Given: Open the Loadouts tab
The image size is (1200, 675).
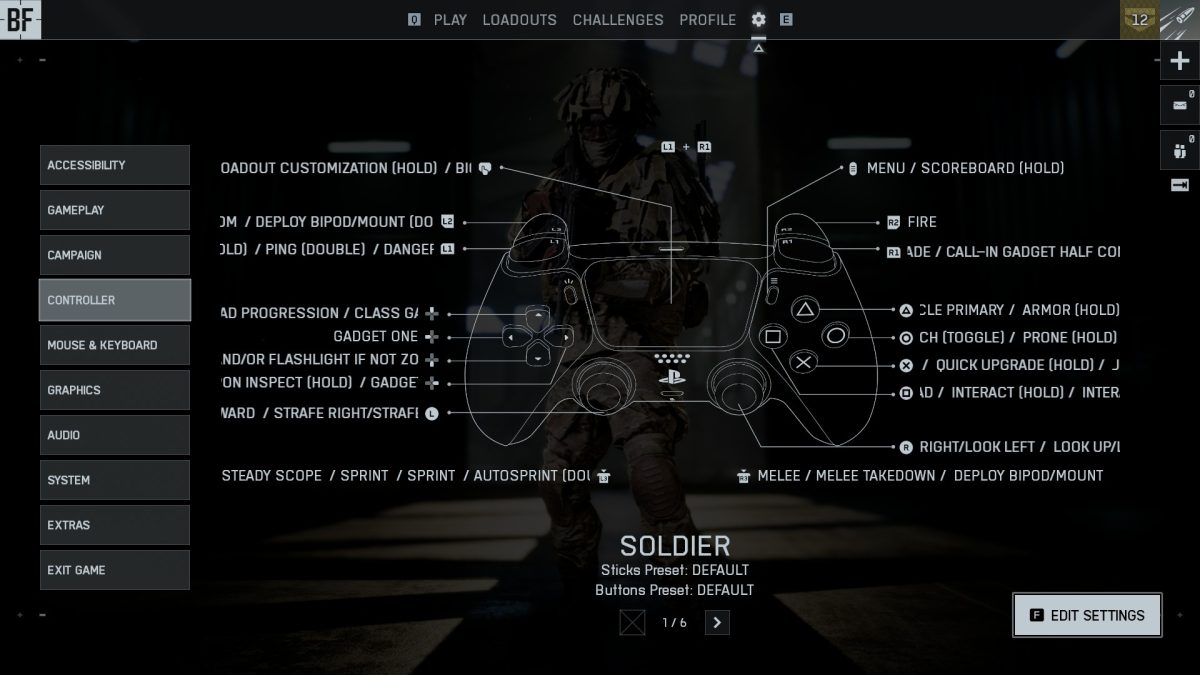Looking at the screenshot, I should [x=519, y=20].
